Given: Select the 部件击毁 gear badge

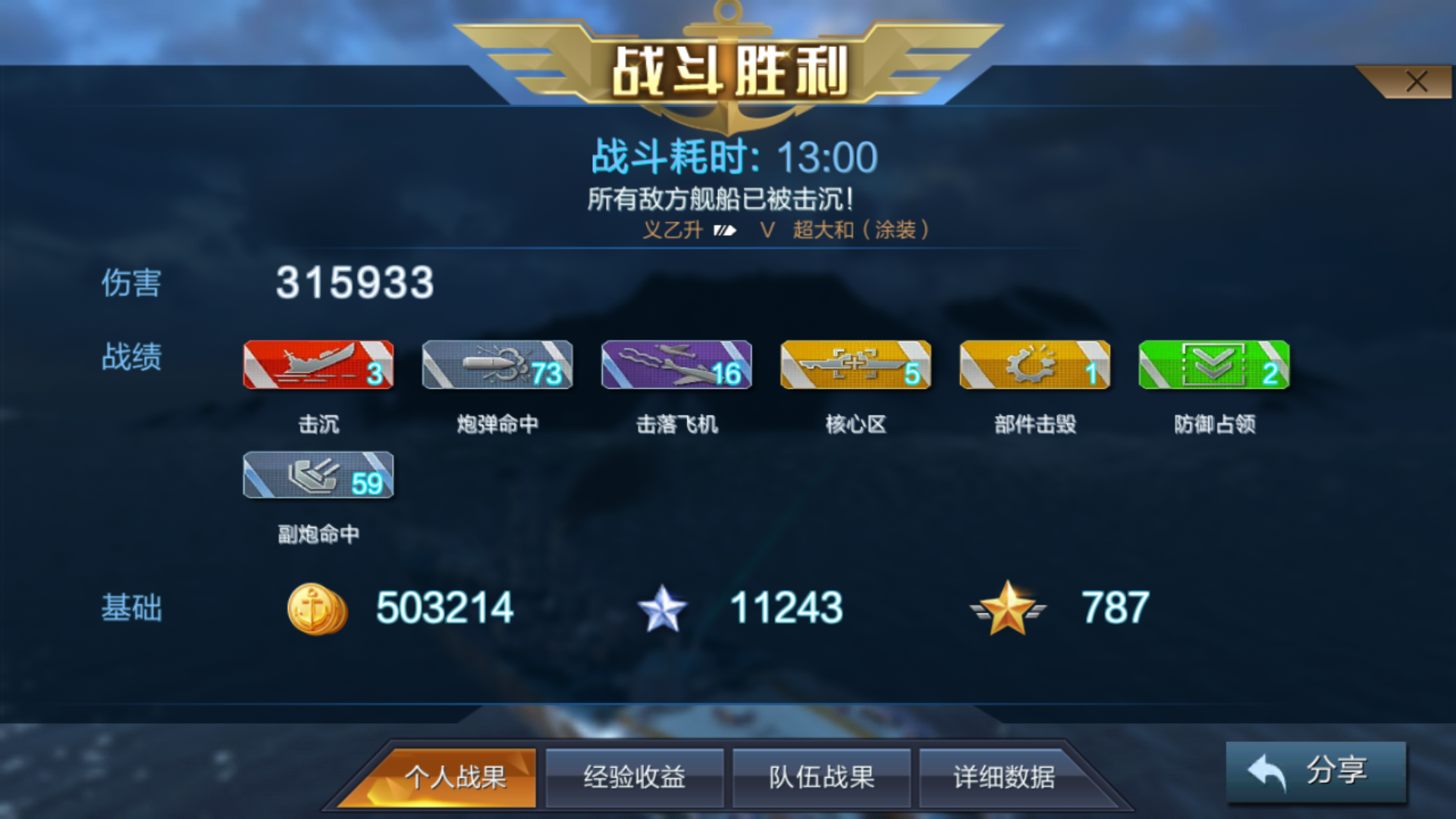Looking at the screenshot, I should click(1034, 366).
